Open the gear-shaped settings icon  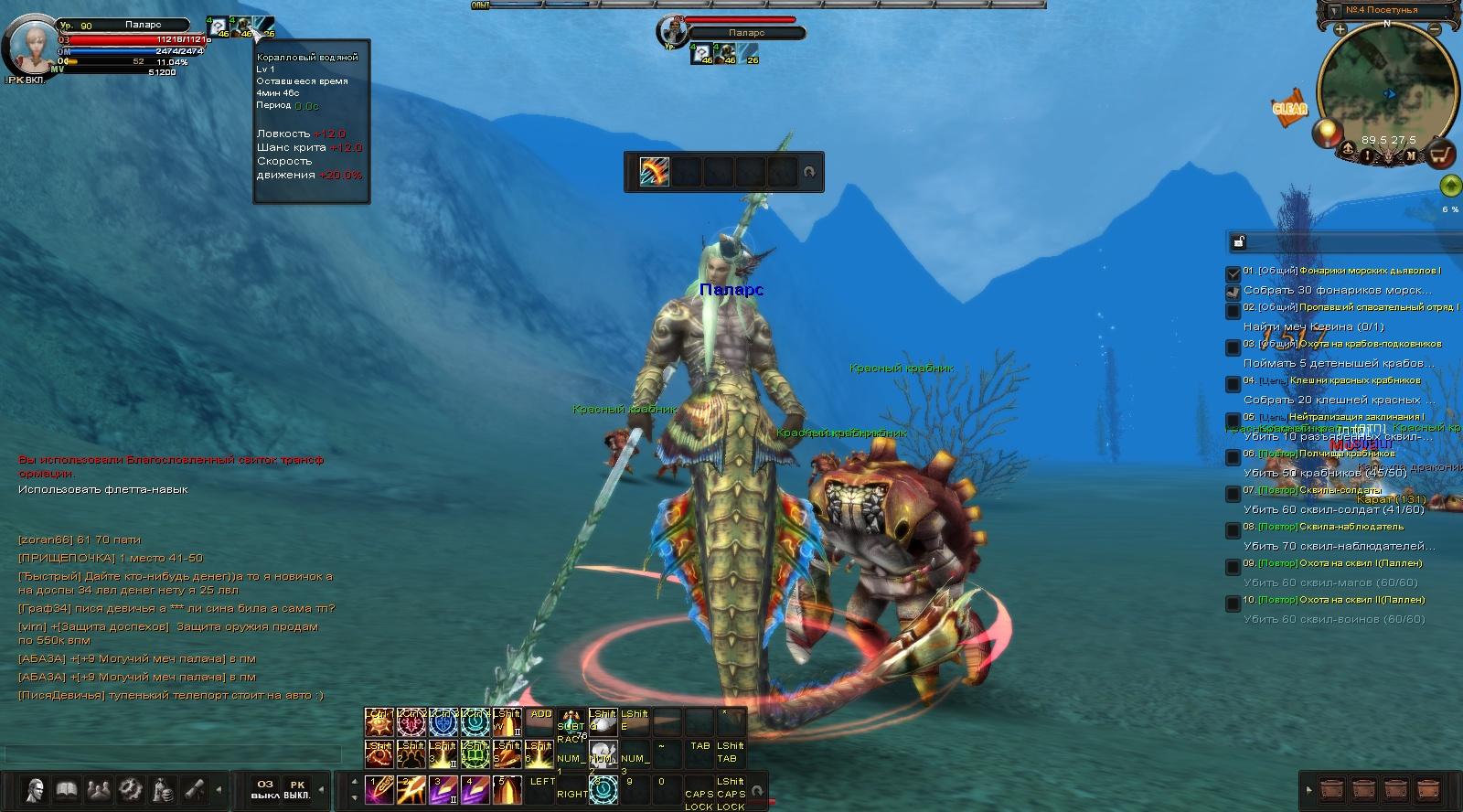point(130,788)
